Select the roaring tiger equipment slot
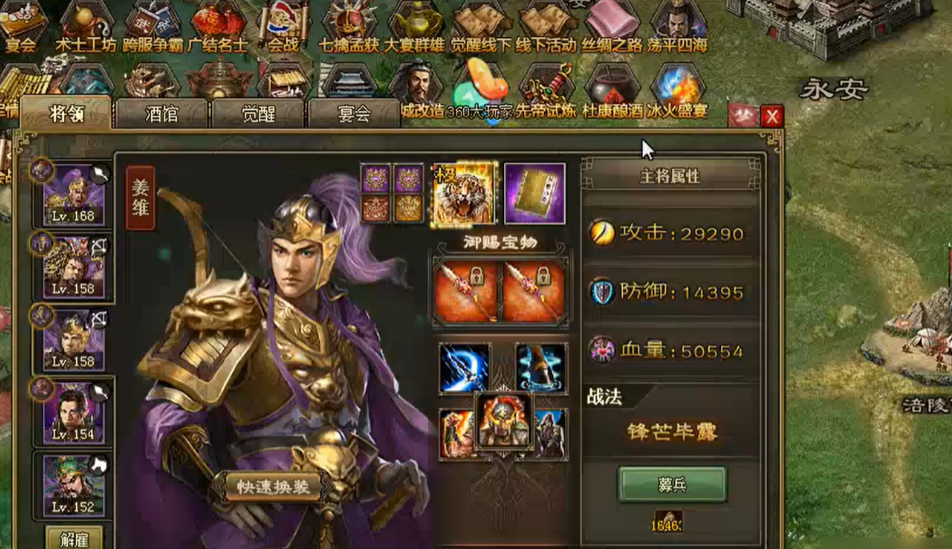952x549 pixels. (x=463, y=193)
